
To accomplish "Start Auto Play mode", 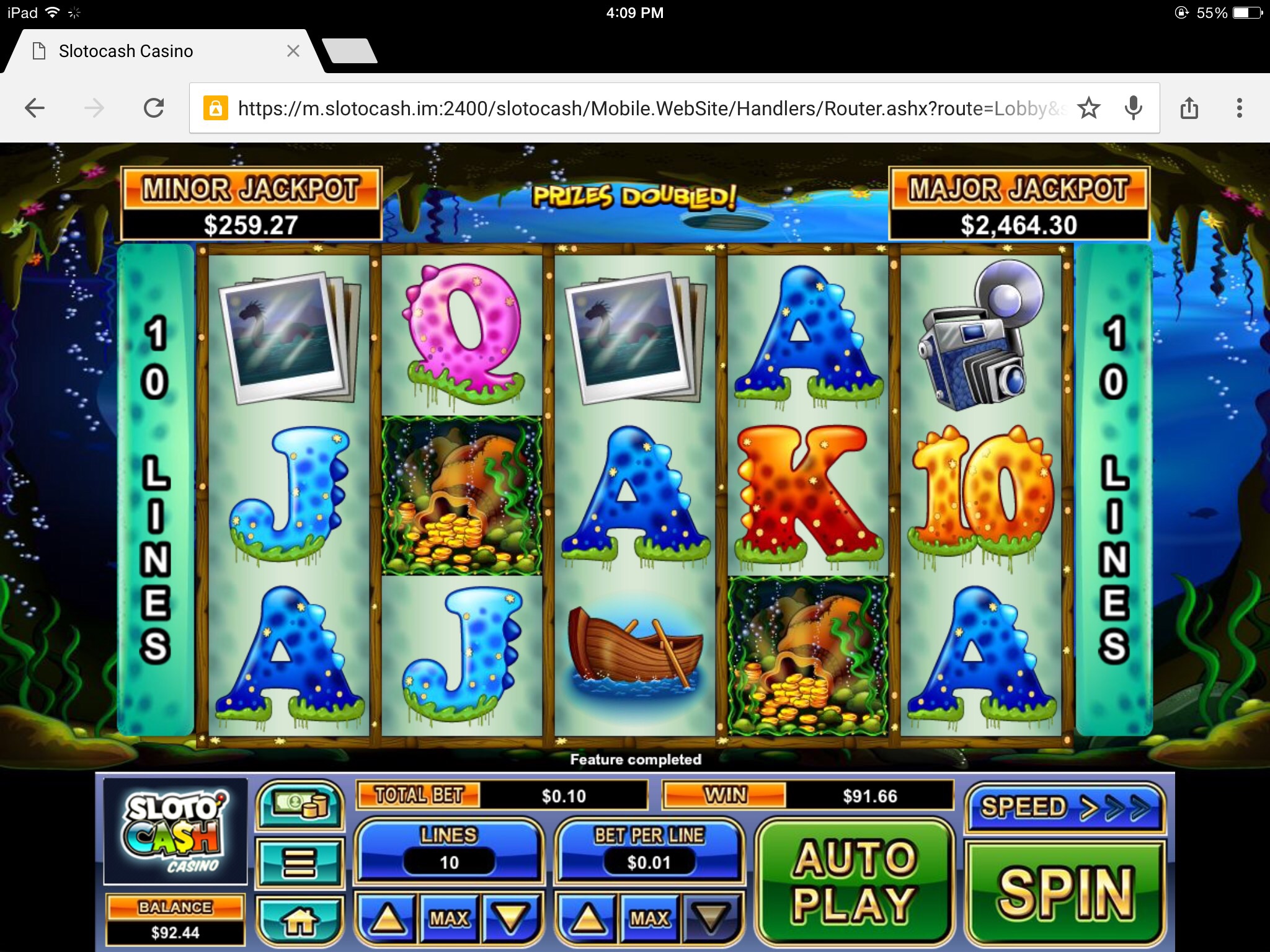I will (x=855, y=881).
